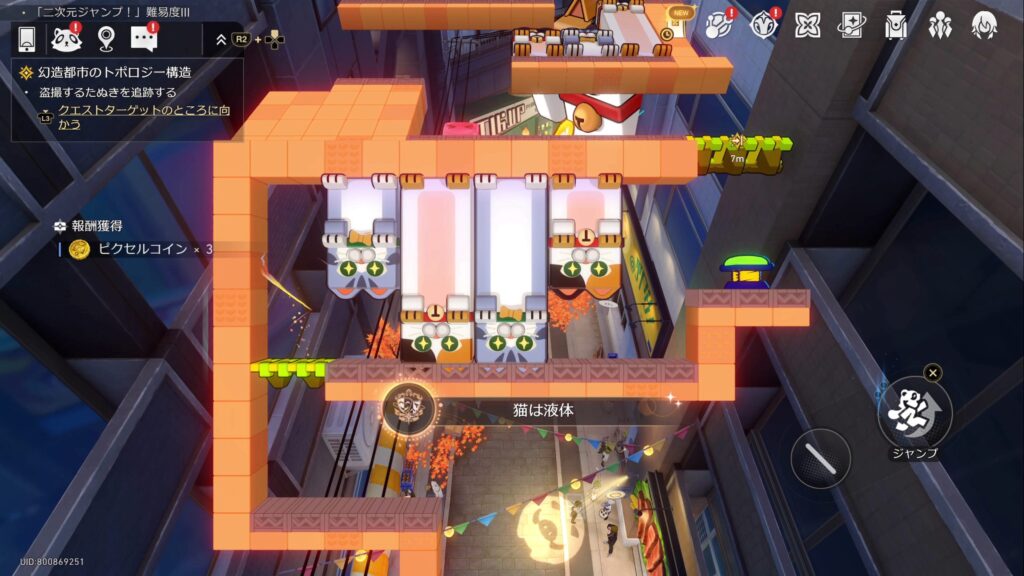Open the character portrait menu
The image size is (1024, 576).
click(x=984, y=26)
